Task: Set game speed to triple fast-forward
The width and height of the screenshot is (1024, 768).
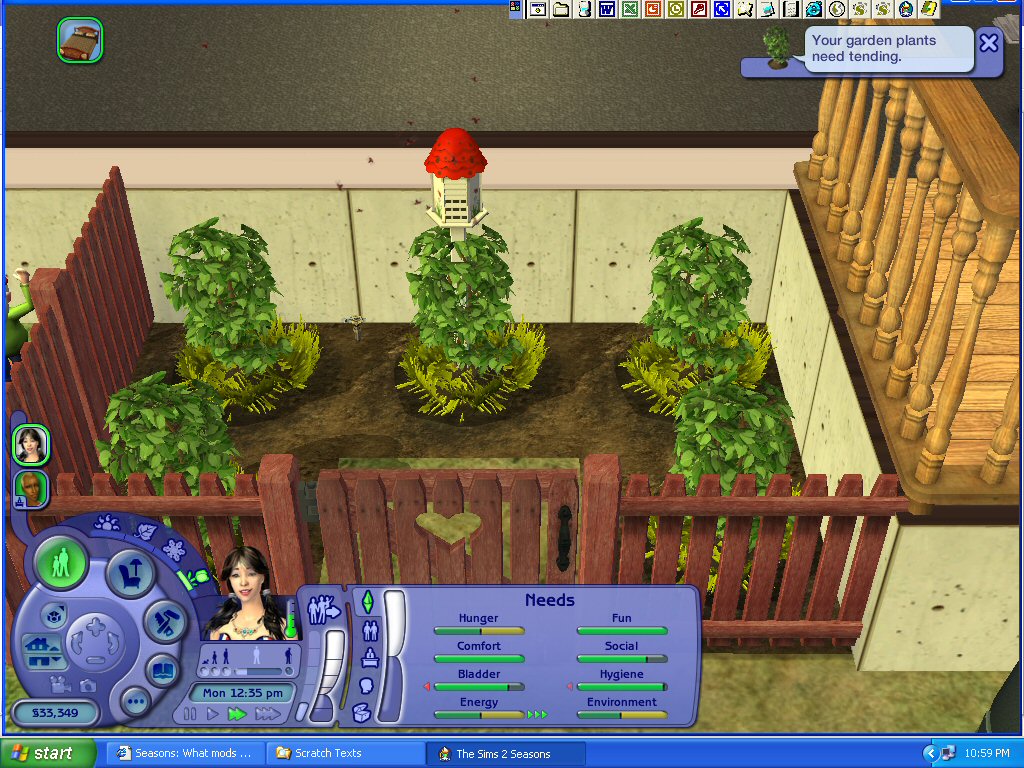Action: coord(267,714)
